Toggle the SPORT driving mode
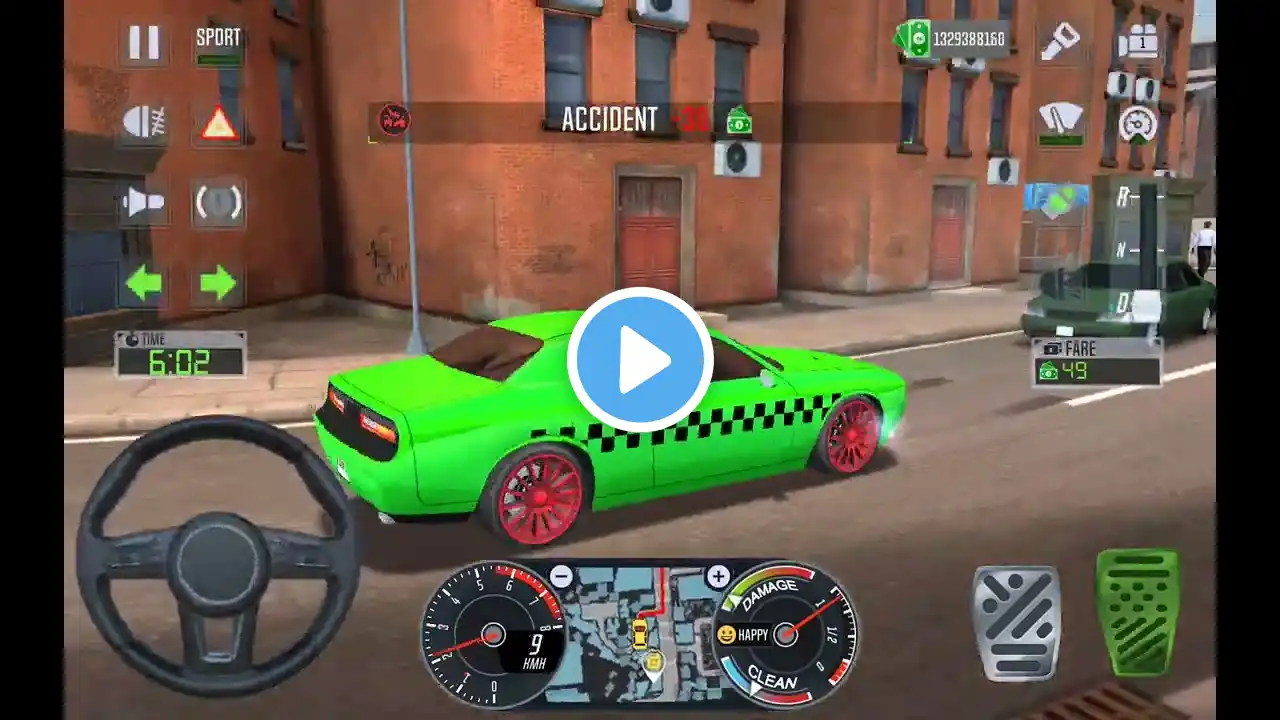 click(x=218, y=44)
